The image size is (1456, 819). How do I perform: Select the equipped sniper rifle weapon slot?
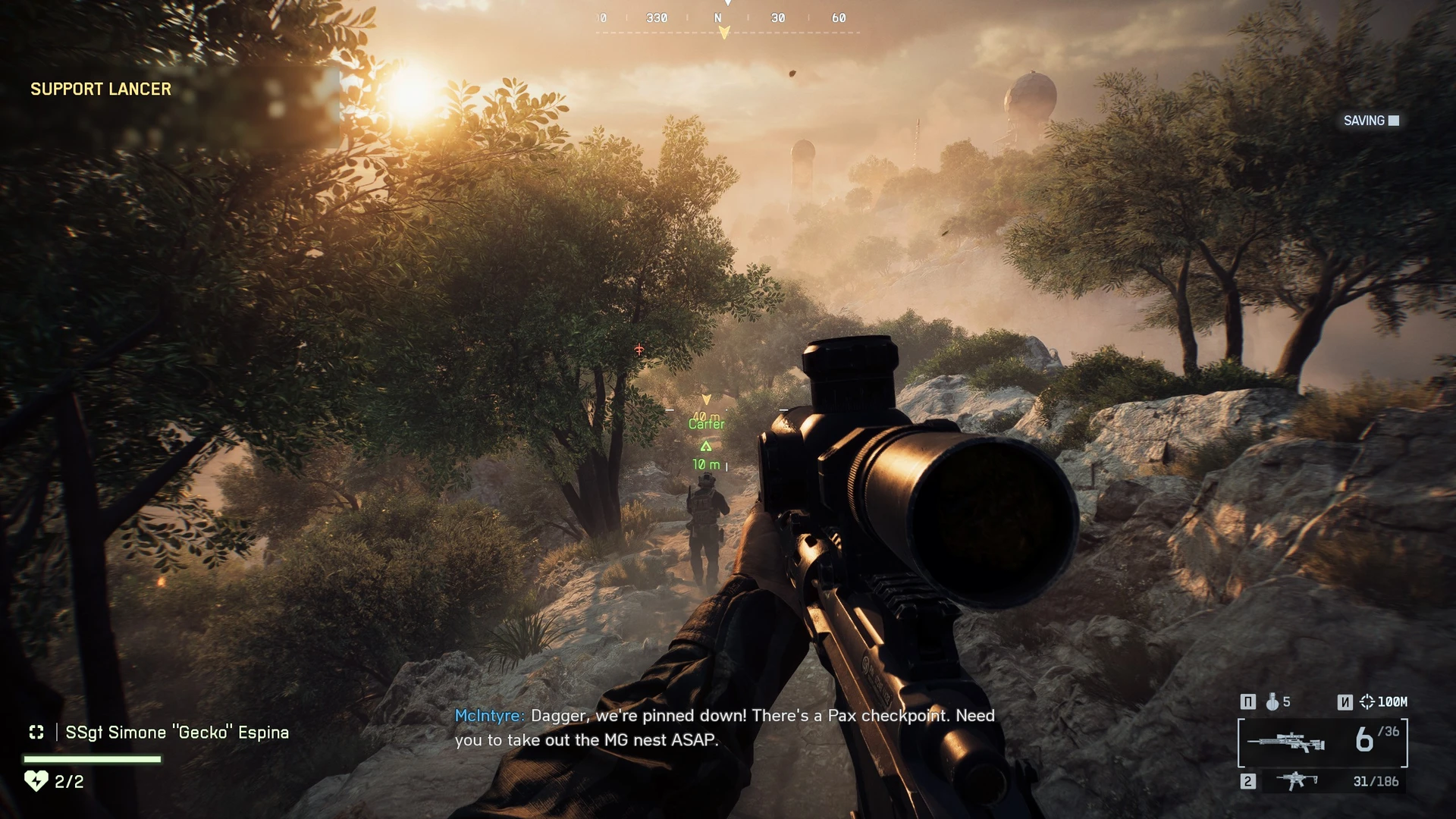[1287, 742]
